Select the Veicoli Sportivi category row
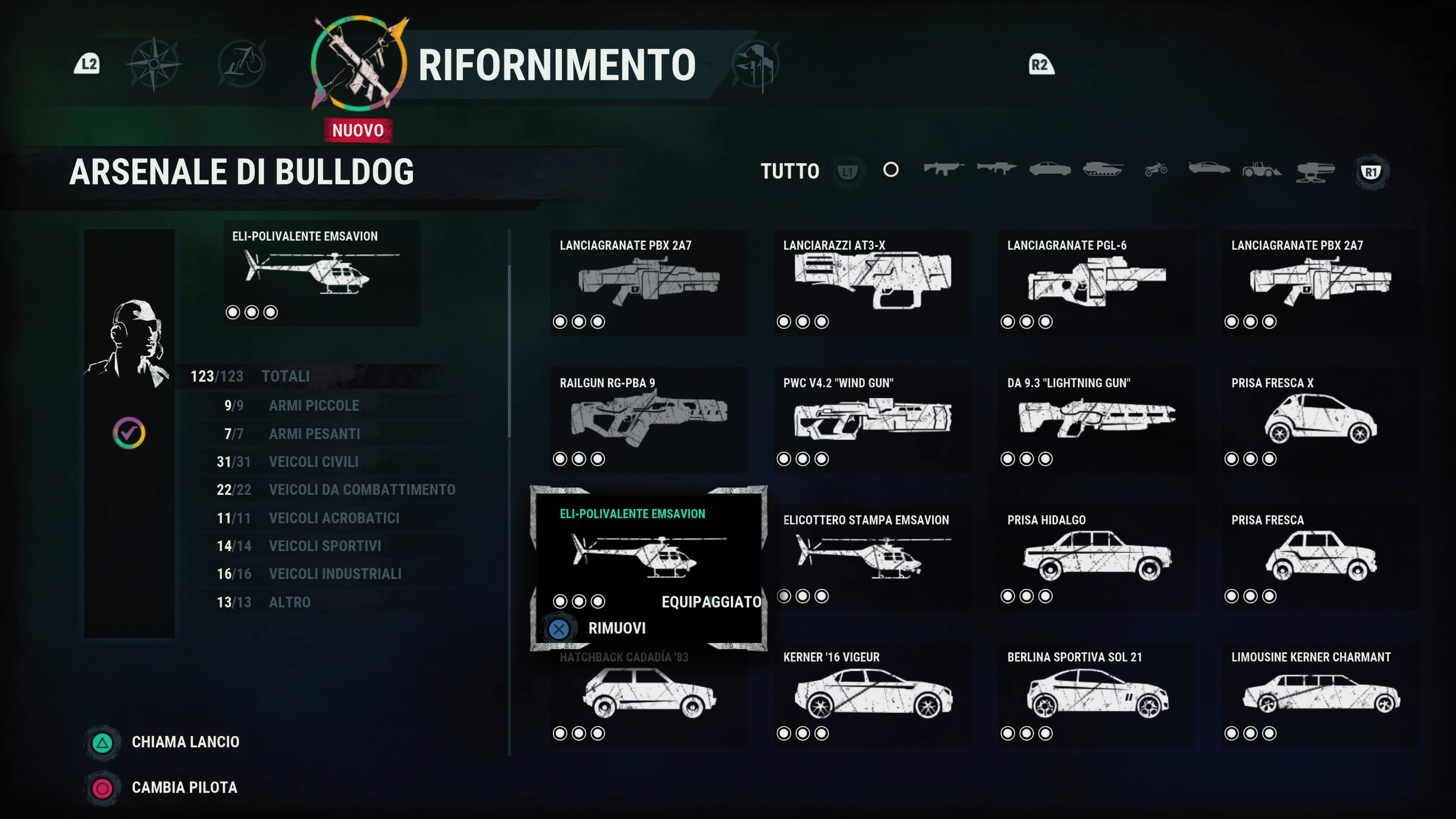The width and height of the screenshot is (1456, 819). [x=325, y=546]
